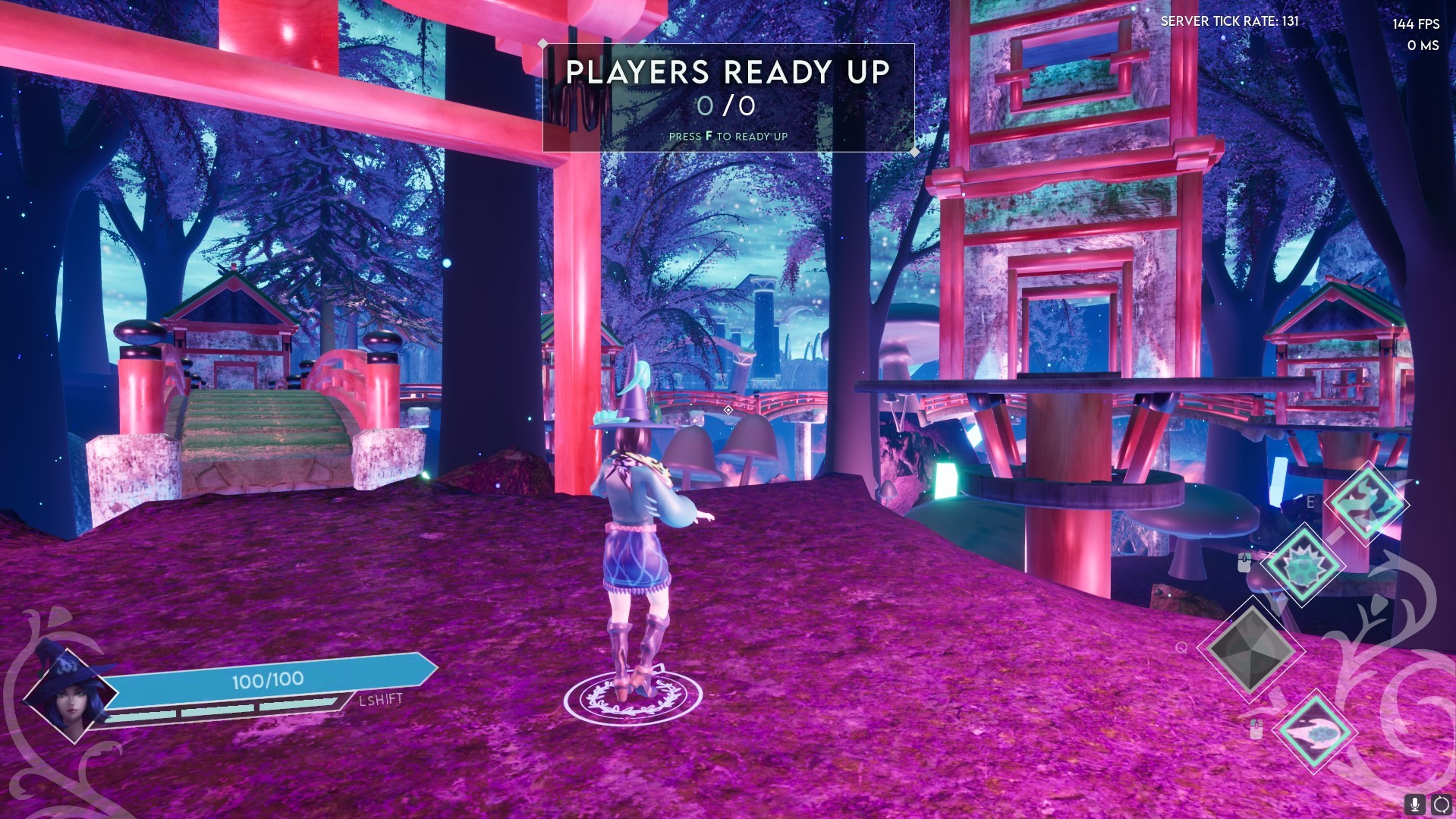Click the circular refresh icon in bottom-right corner
Image resolution: width=1456 pixels, height=819 pixels.
tap(1440, 803)
